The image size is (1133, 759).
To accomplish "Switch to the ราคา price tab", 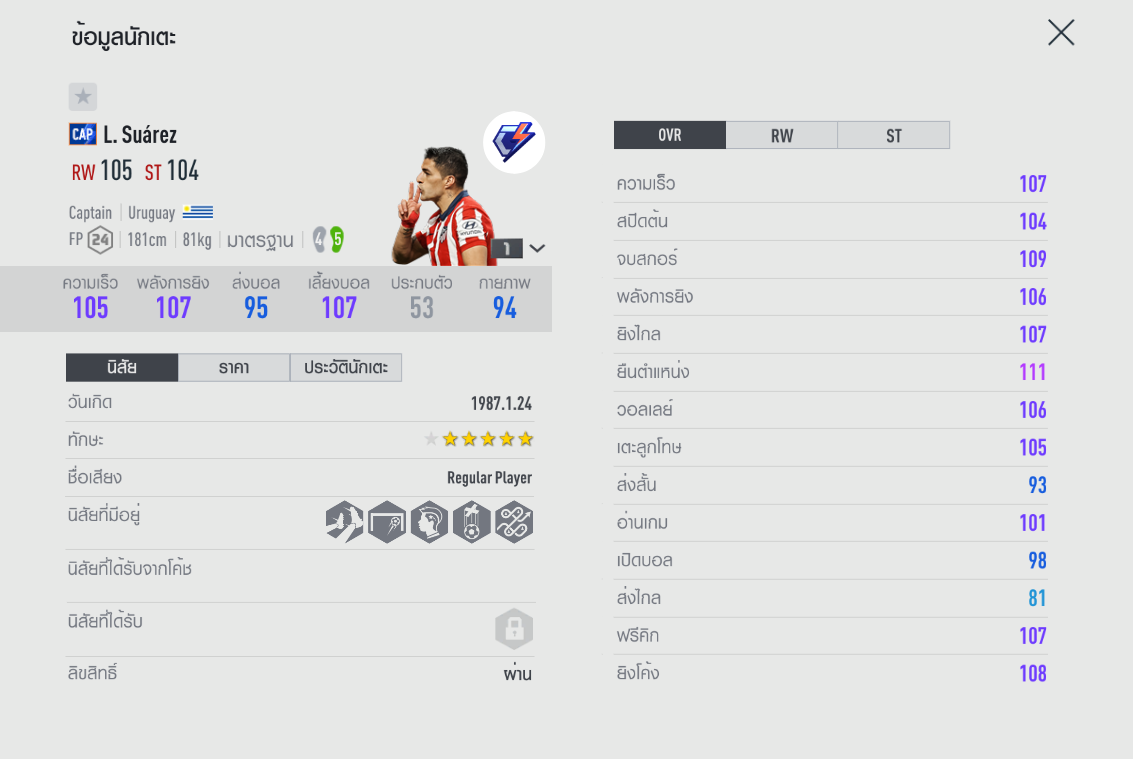I will pos(234,368).
